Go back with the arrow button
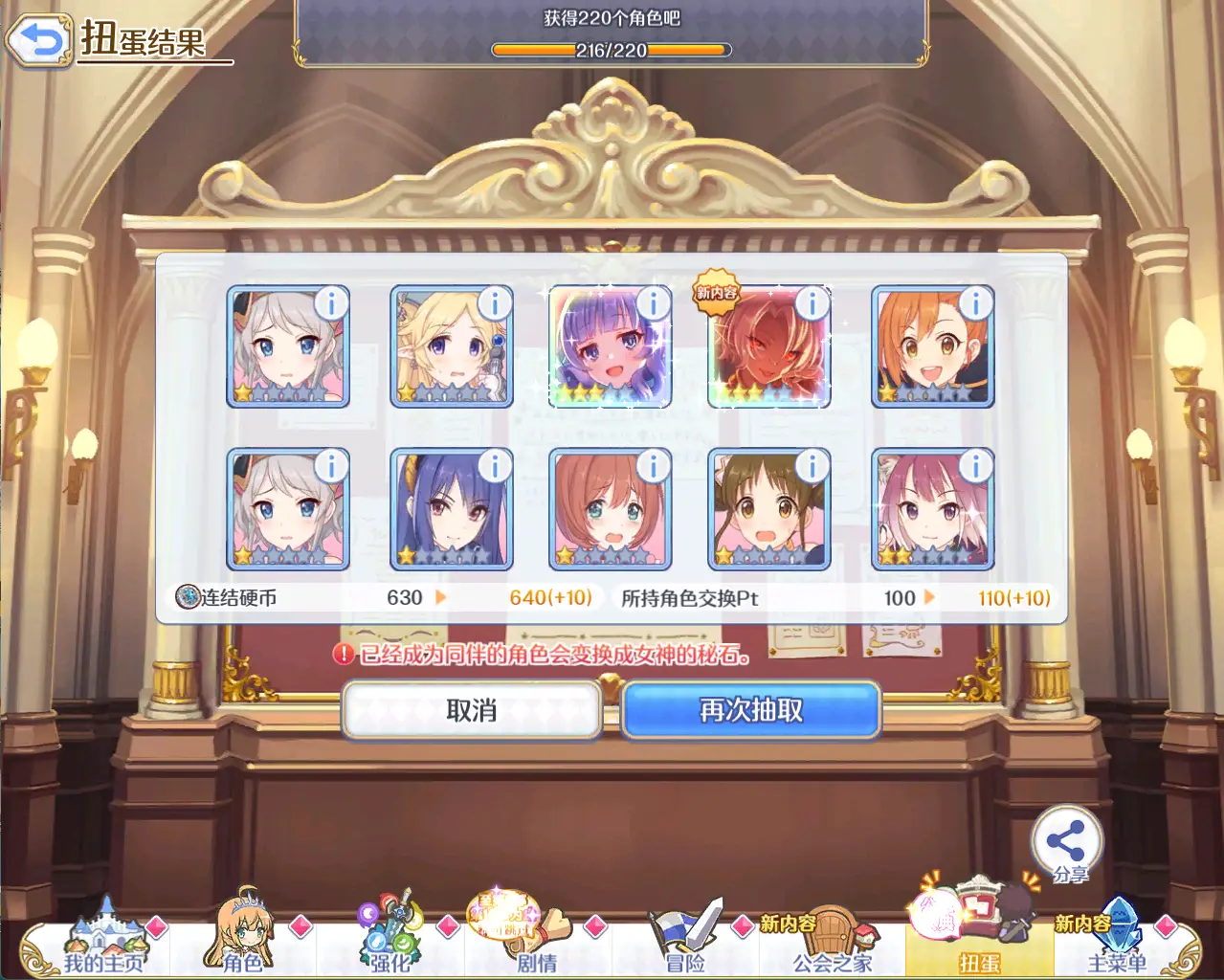The width and height of the screenshot is (1224, 980). (x=38, y=40)
